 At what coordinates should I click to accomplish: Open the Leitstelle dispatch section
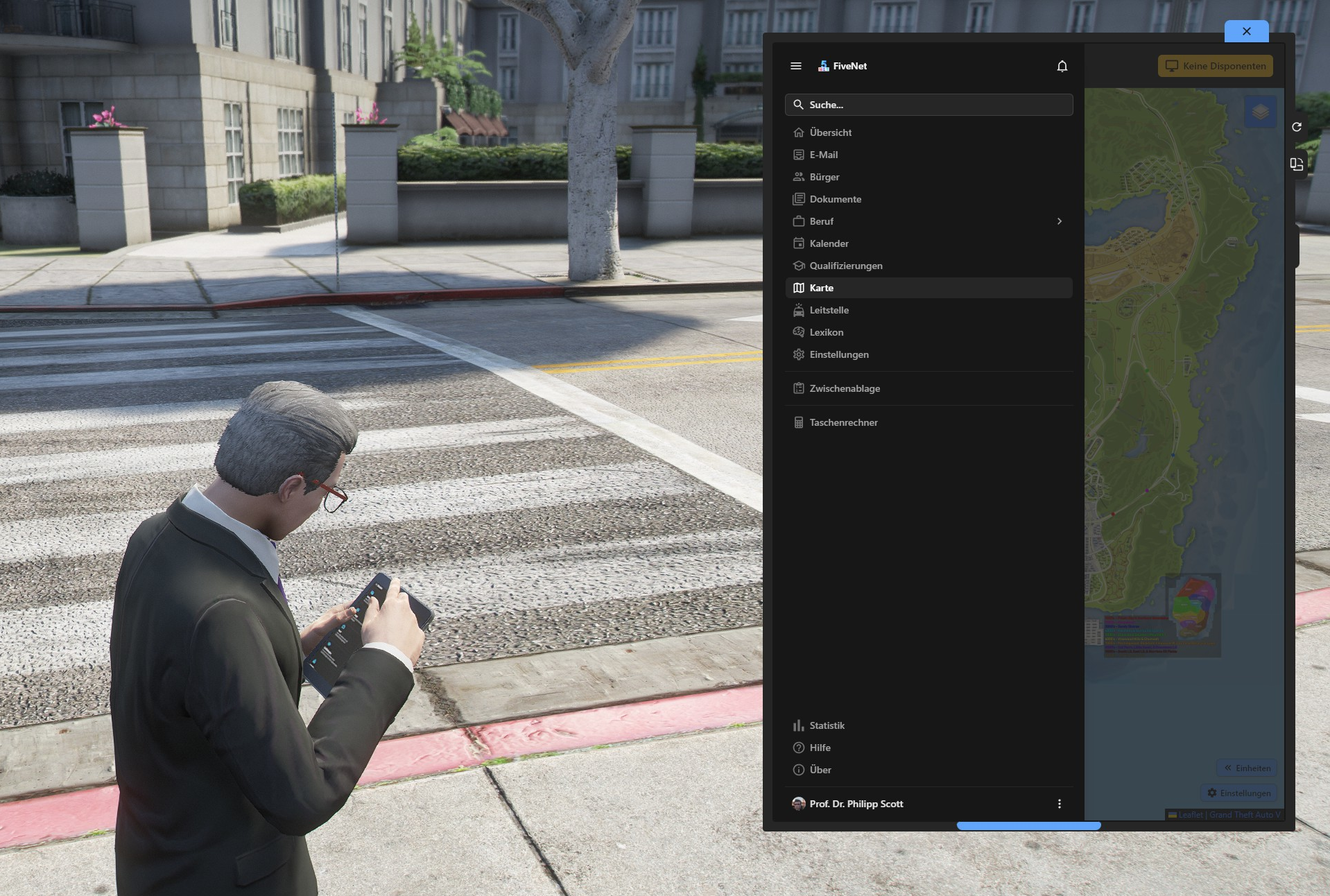tap(829, 310)
